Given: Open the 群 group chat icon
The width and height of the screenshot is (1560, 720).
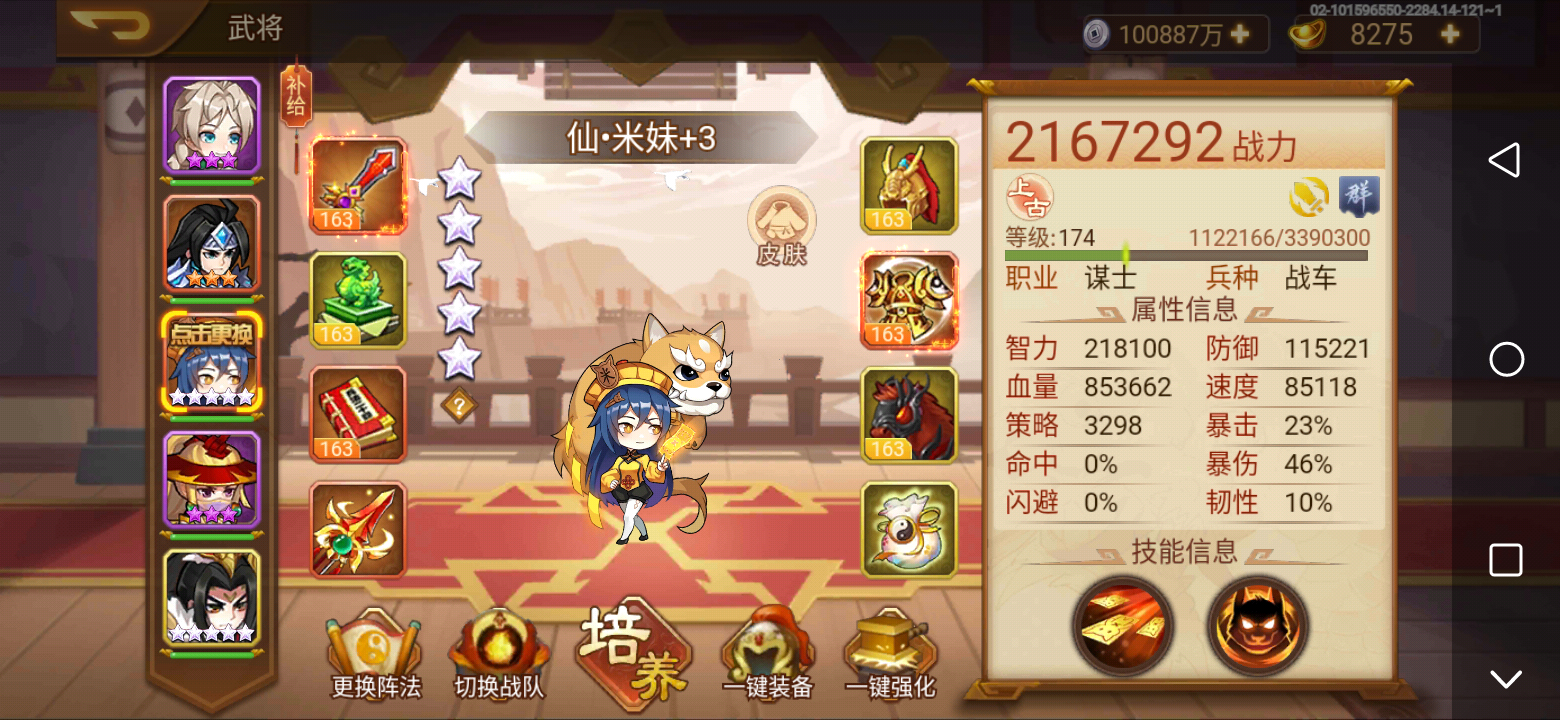Looking at the screenshot, I should tap(1358, 195).
